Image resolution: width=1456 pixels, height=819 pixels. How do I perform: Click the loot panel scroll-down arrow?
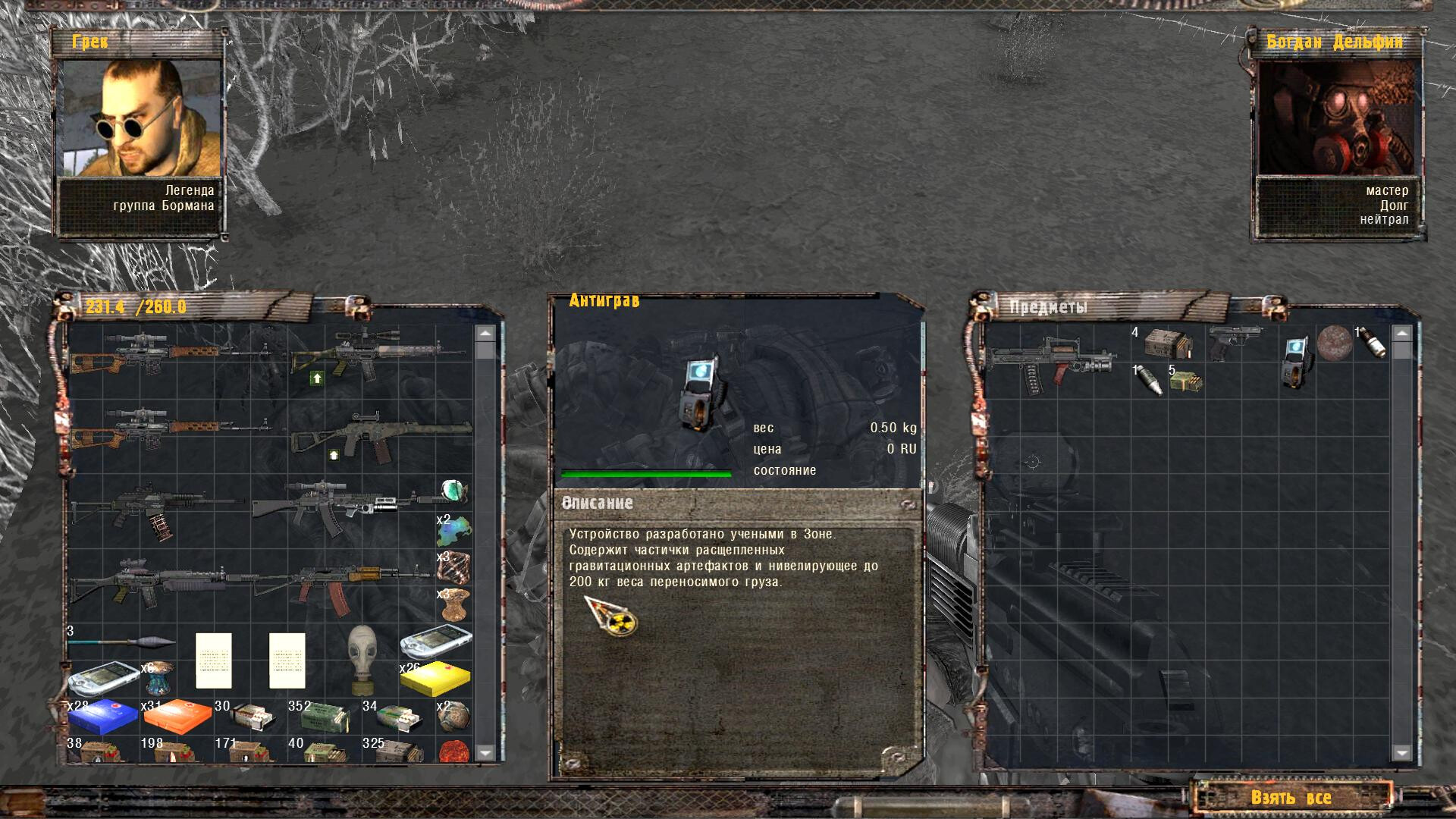[x=1401, y=753]
